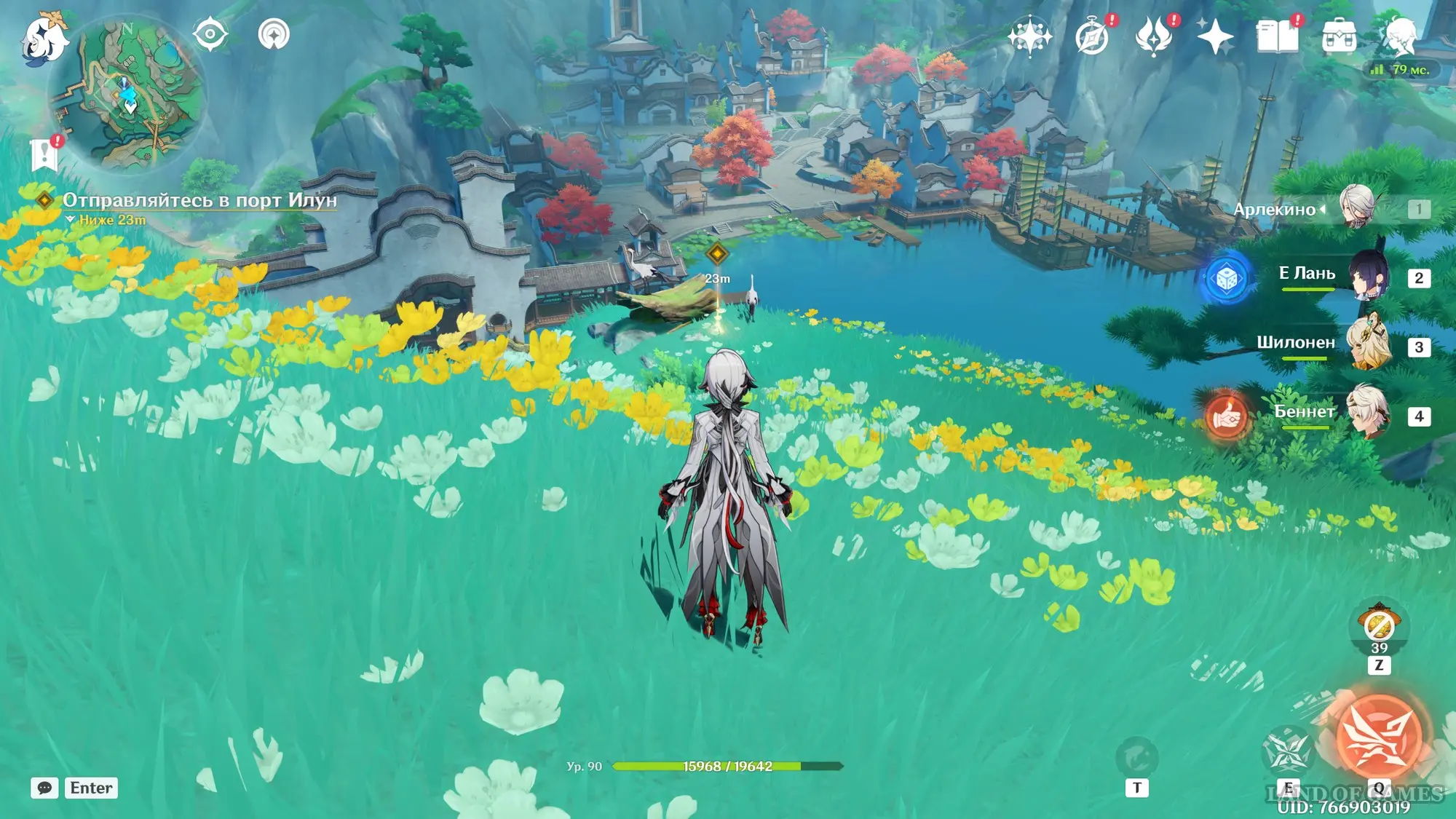Open the Battle Pass winged icon
Screen dimensions: 1456x819
tap(1153, 36)
